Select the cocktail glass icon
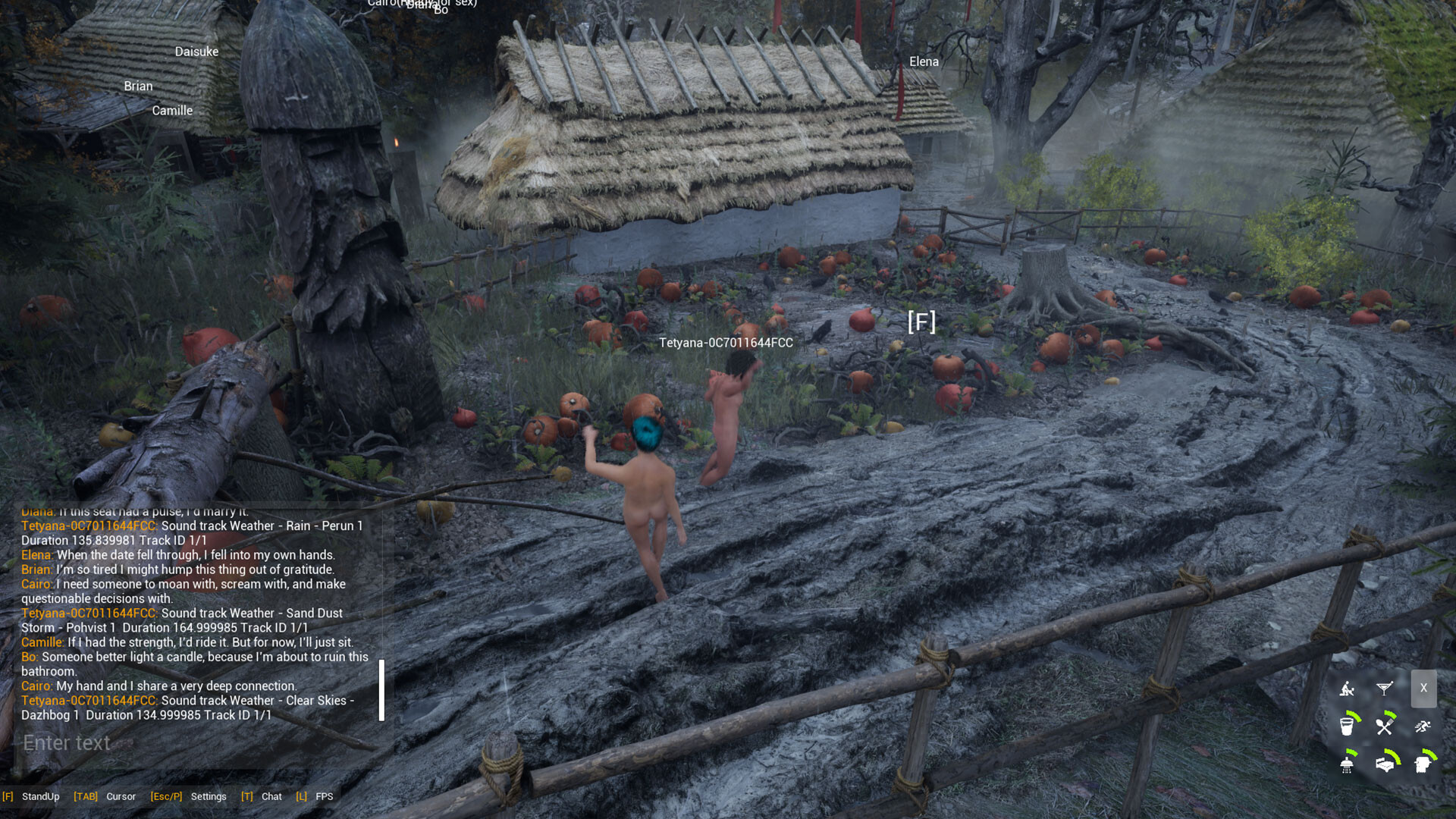The width and height of the screenshot is (1456, 819). 1385,688
